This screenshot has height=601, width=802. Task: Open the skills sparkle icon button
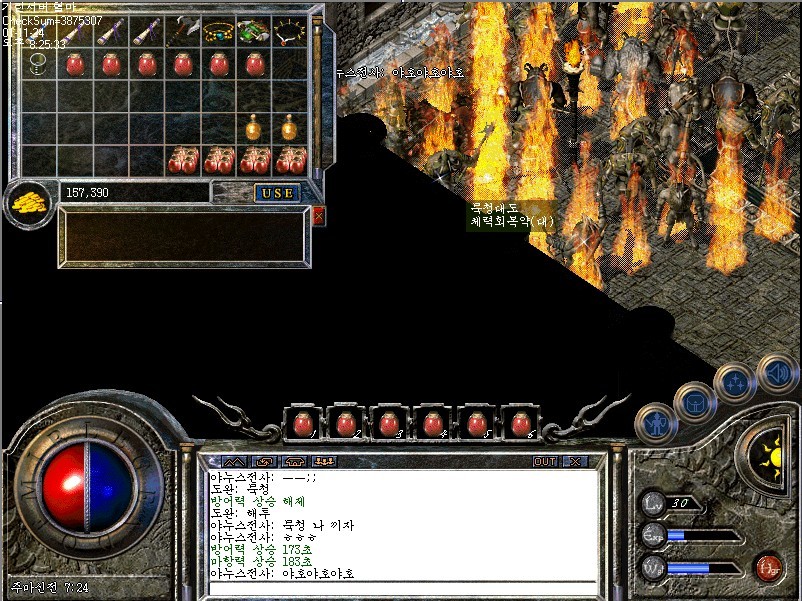click(734, 383)
